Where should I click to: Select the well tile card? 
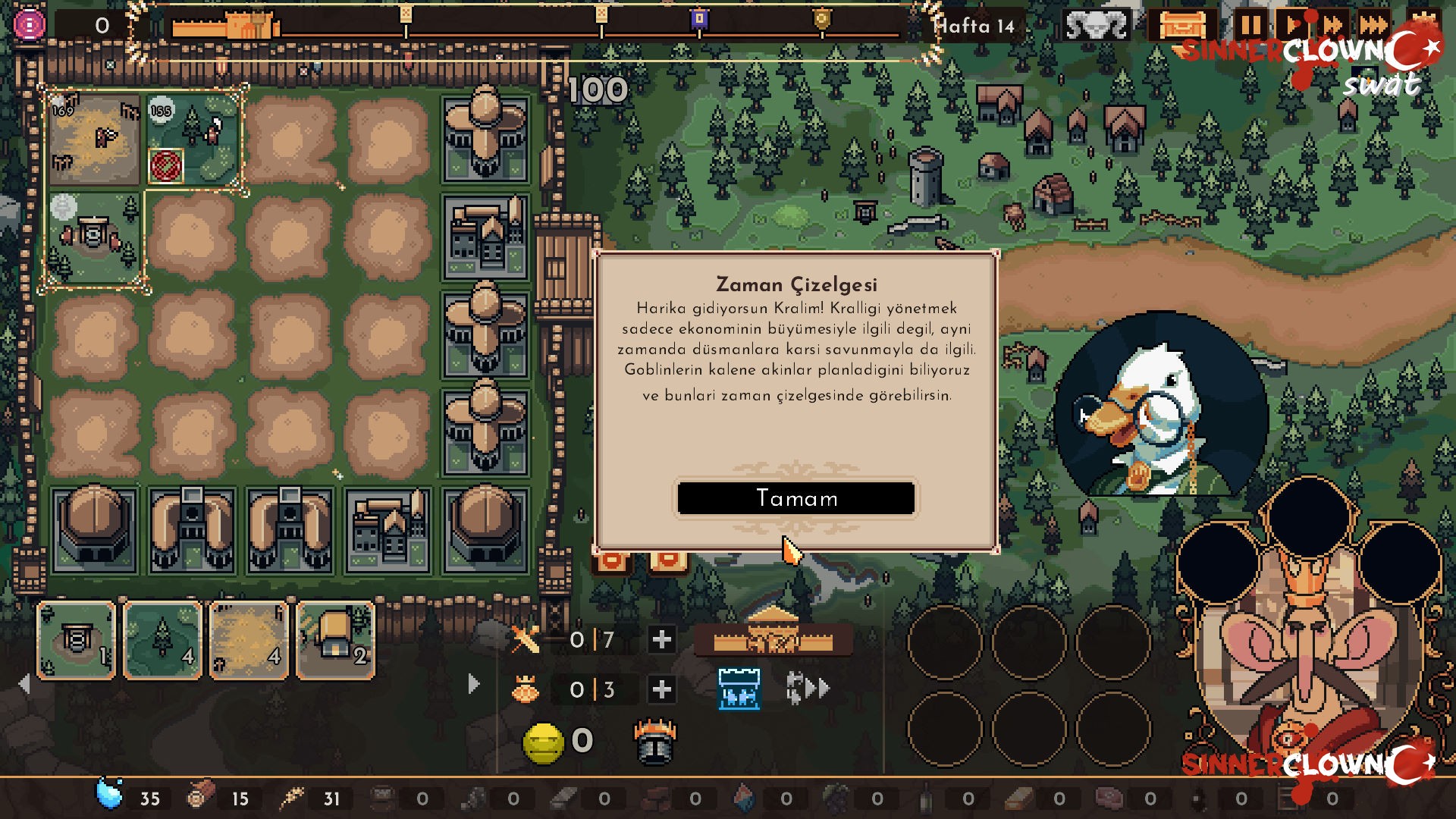(x=77, y=641)
